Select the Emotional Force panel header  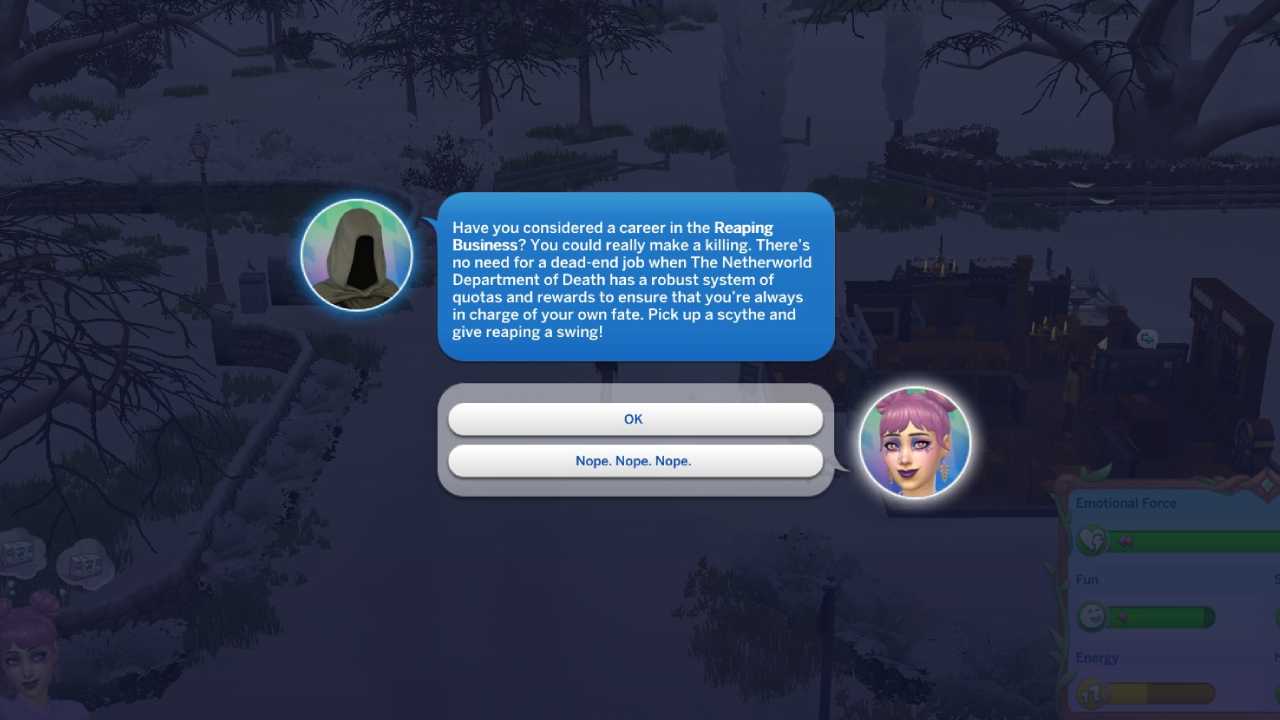[1125, 503]
